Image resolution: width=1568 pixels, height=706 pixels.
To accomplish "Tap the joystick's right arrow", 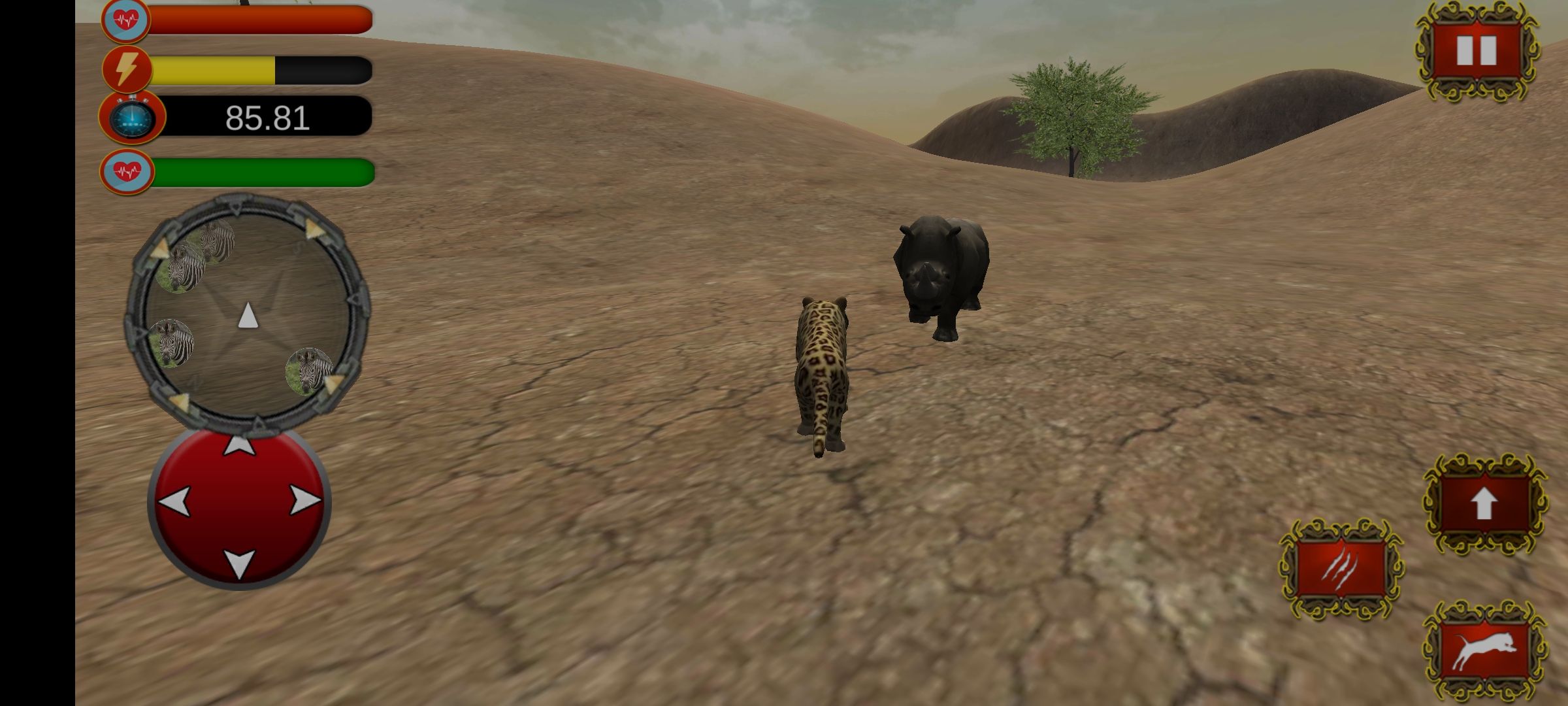I will coord(304,501).
